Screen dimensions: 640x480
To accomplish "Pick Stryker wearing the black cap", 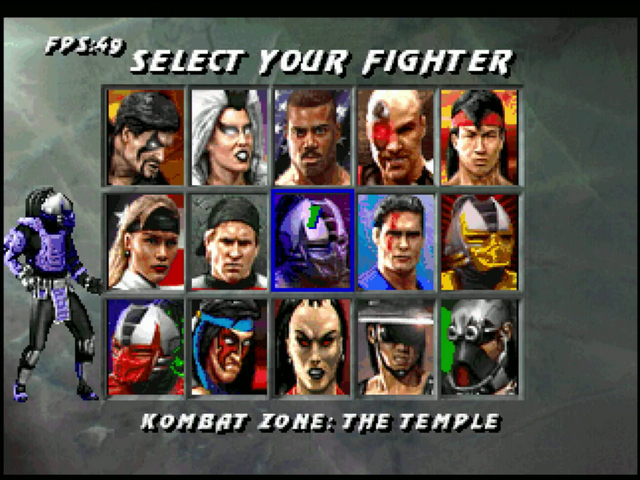I will (229, 241).
